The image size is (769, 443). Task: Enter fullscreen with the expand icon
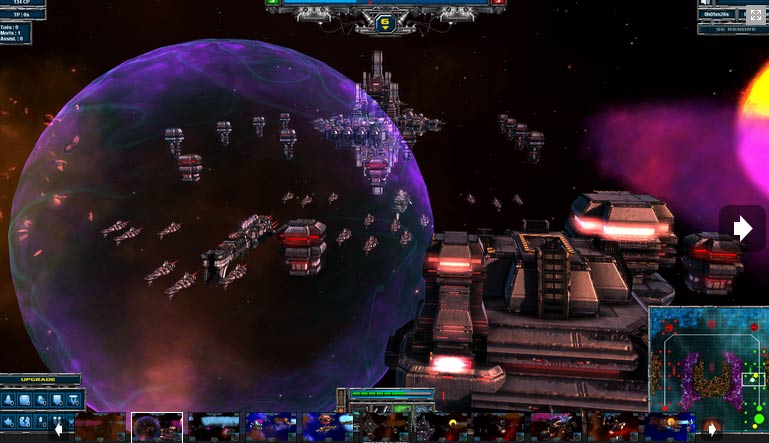click(754, 15)
